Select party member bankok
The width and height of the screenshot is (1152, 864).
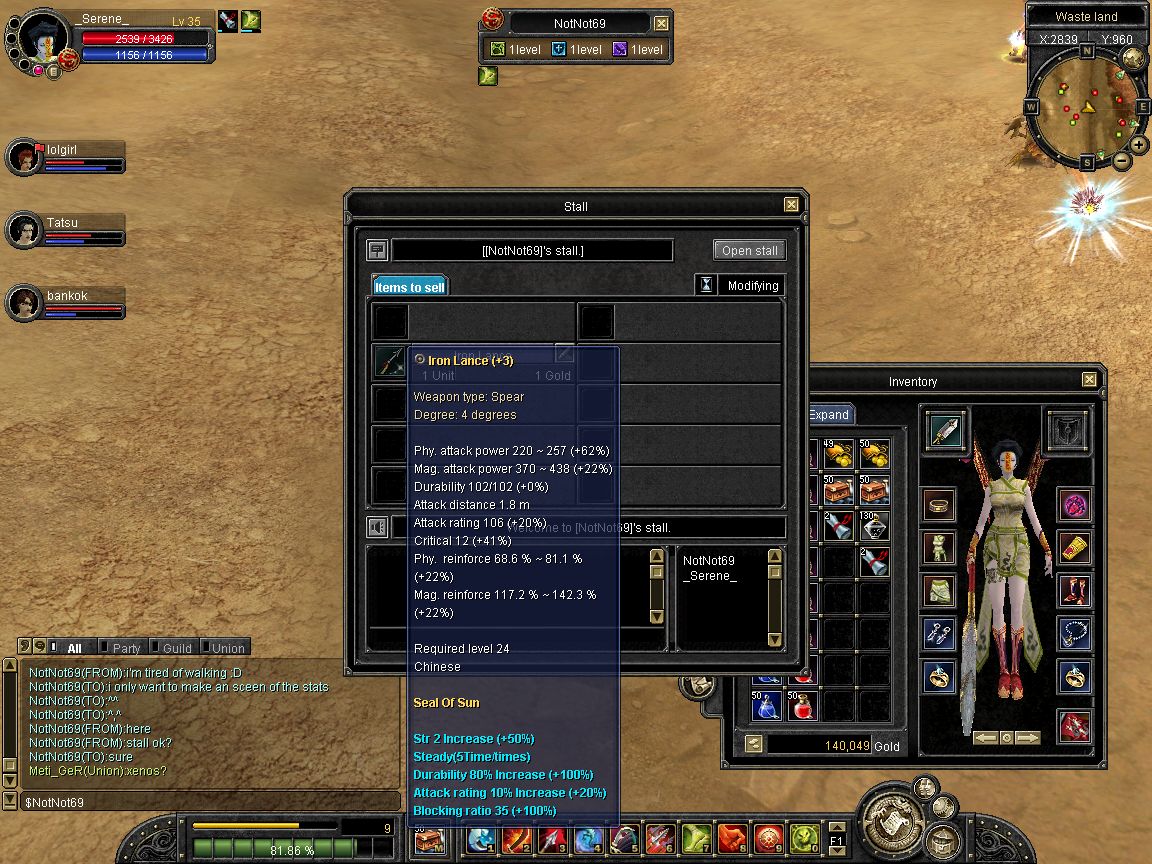[66, 302]
